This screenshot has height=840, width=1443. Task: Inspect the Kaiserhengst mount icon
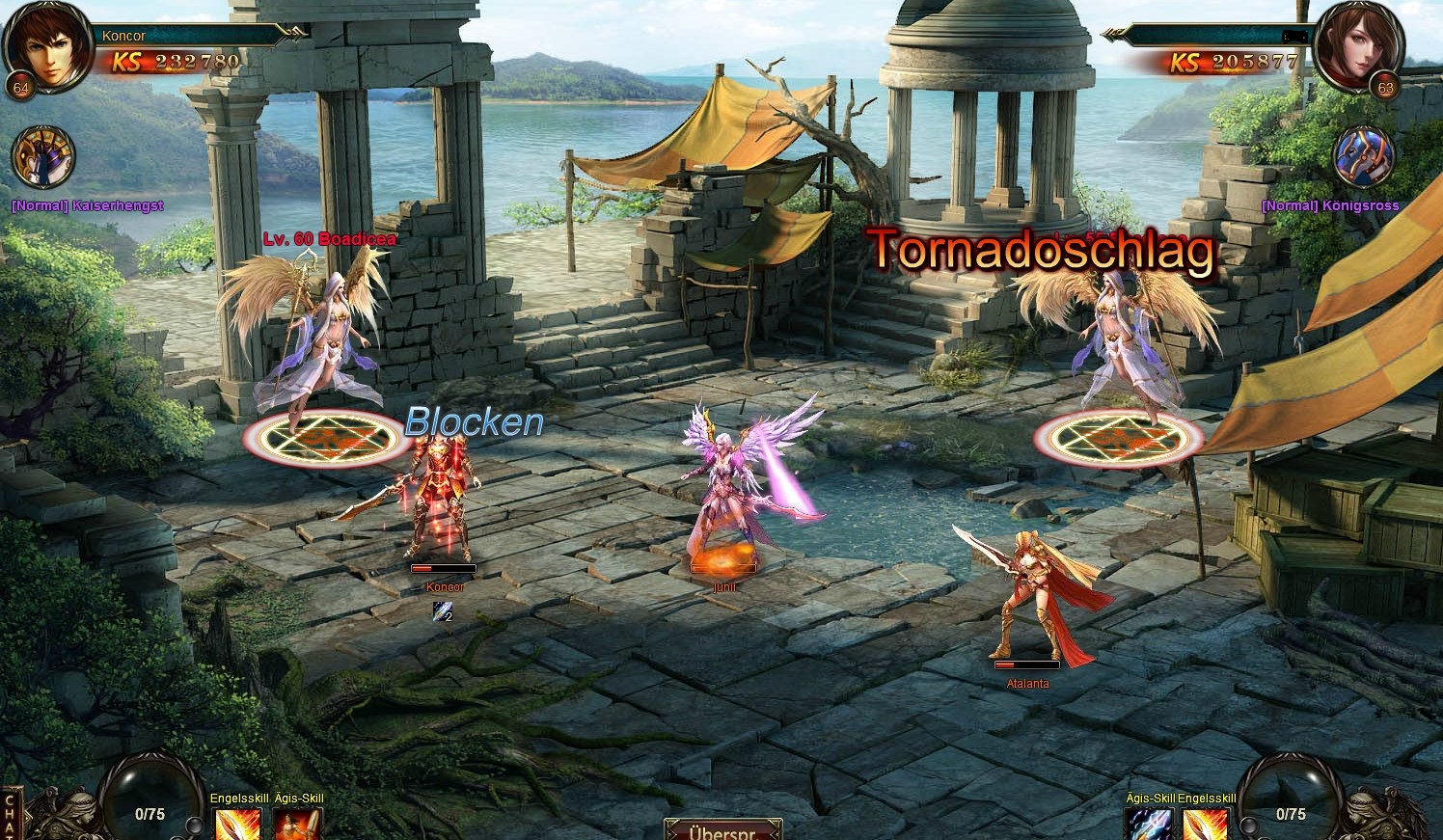[44, 158]
